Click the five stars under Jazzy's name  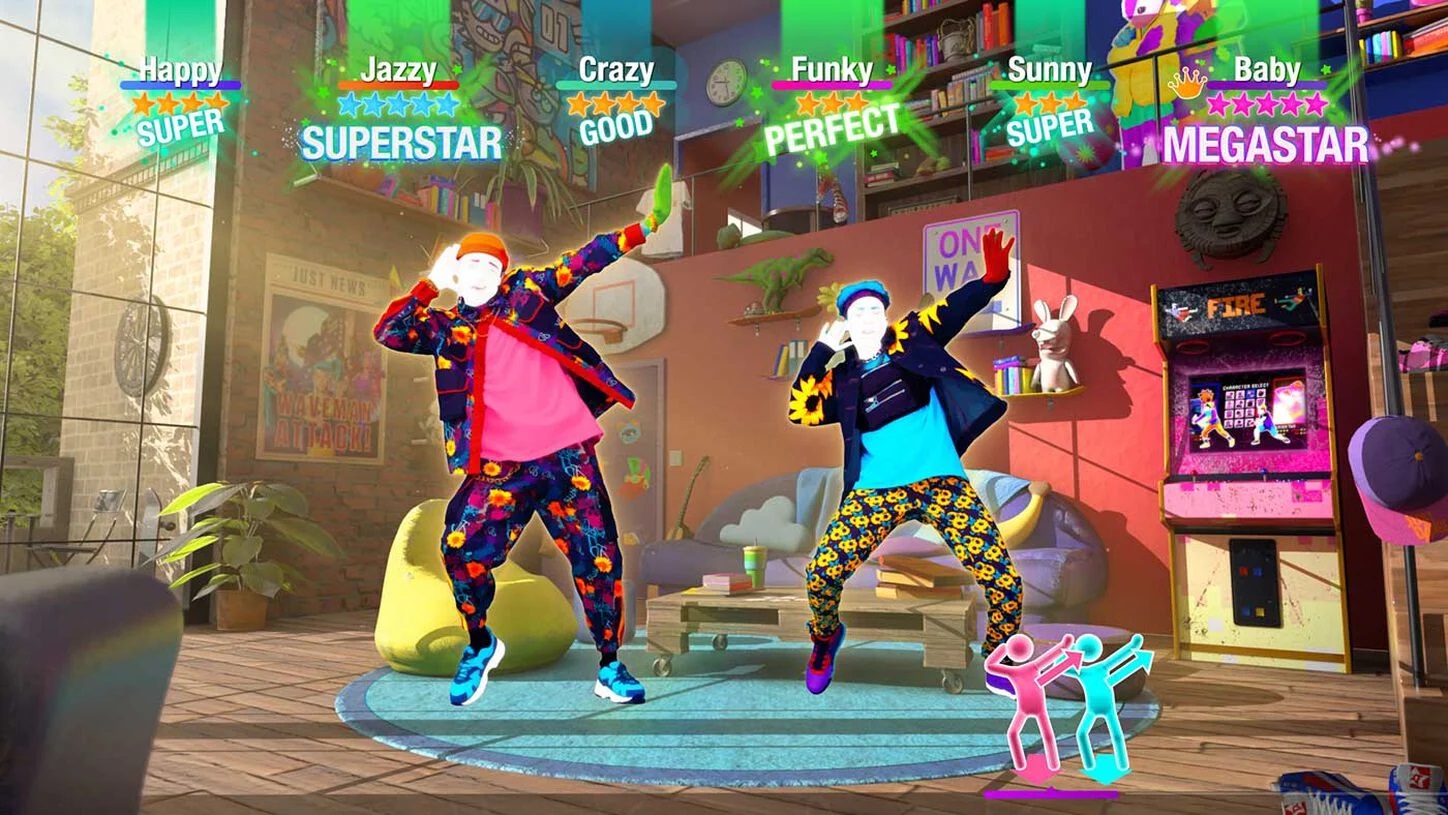point(397,101)
